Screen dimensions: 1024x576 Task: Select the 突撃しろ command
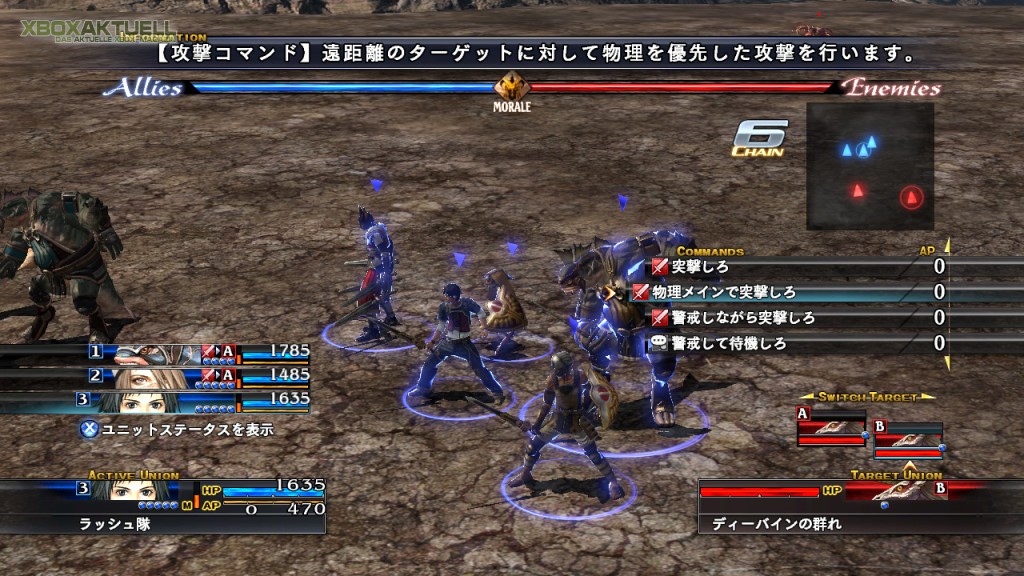click(700, 267)
